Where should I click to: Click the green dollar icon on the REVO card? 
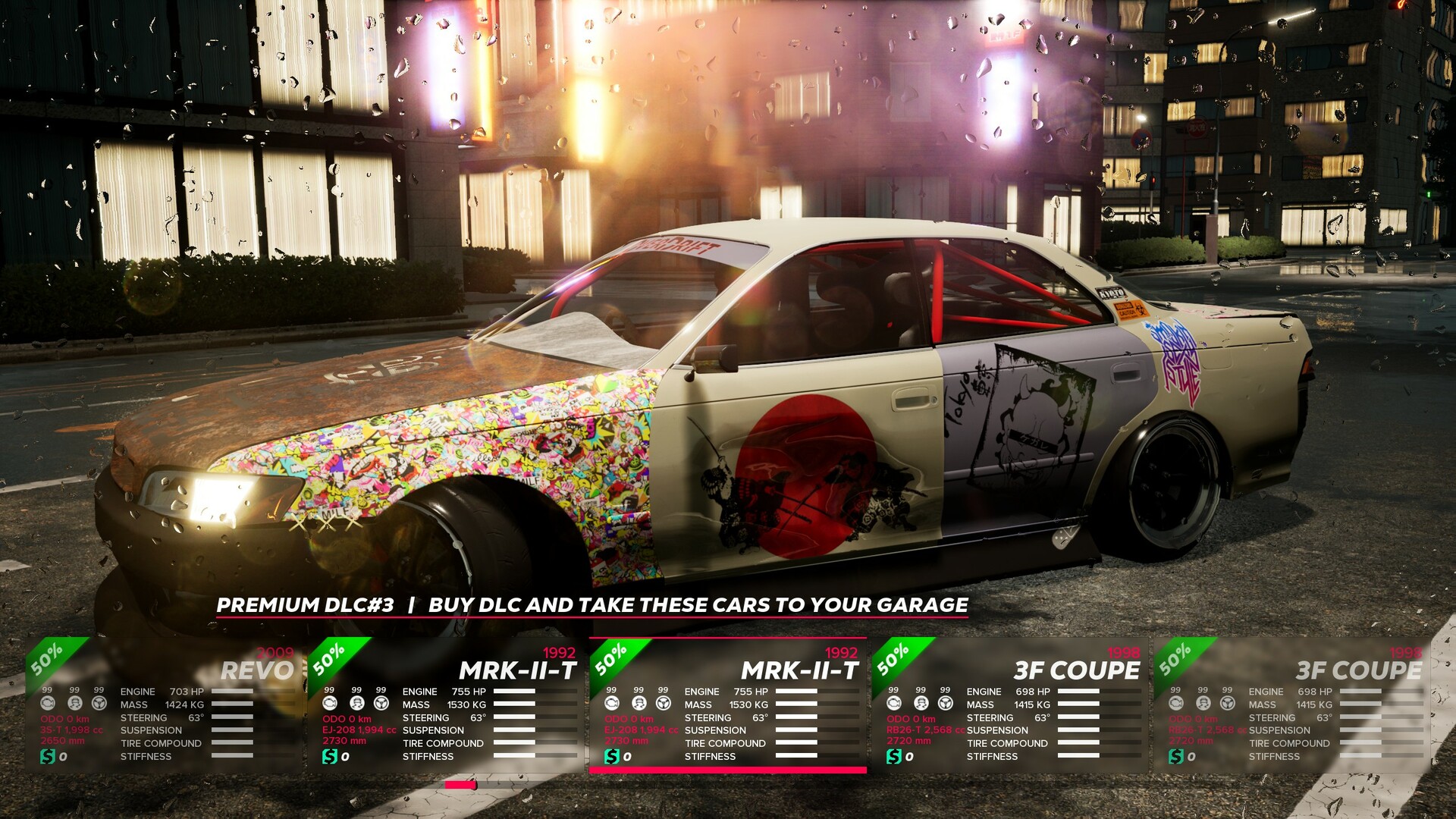point(48,756)
